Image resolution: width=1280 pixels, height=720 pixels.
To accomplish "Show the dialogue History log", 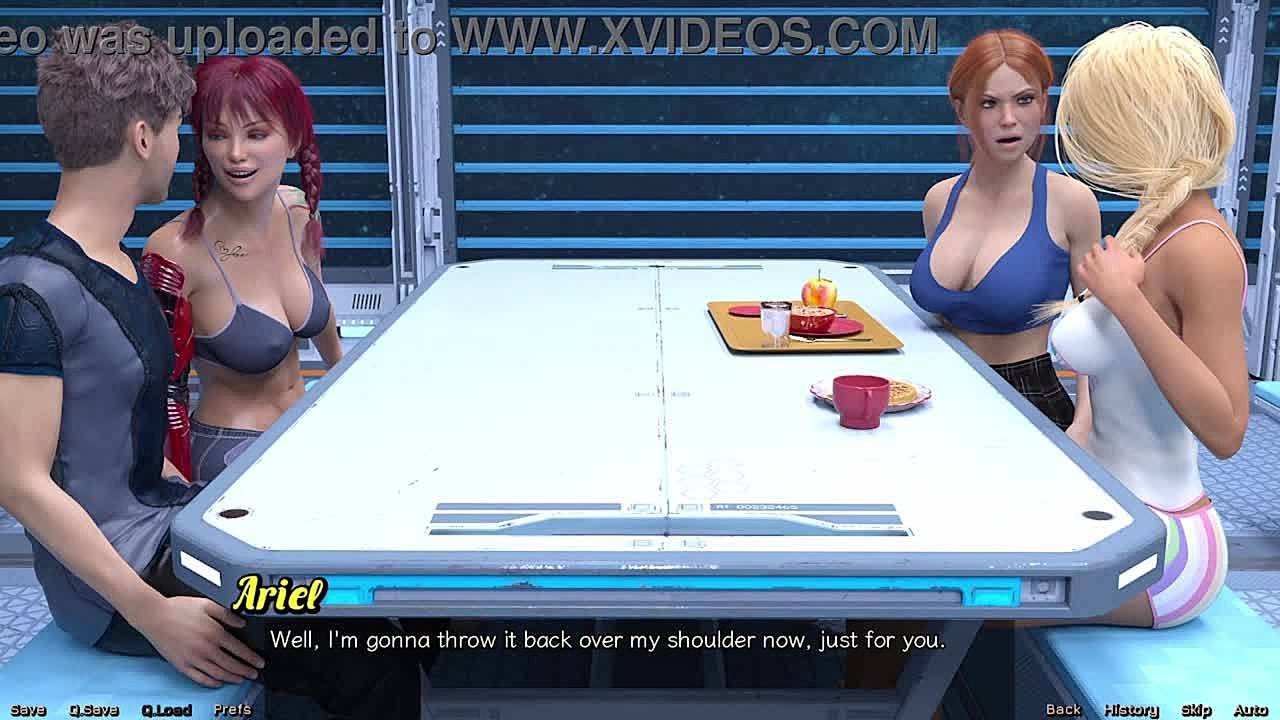I will pyautogui.click(x=1131, y=710).
